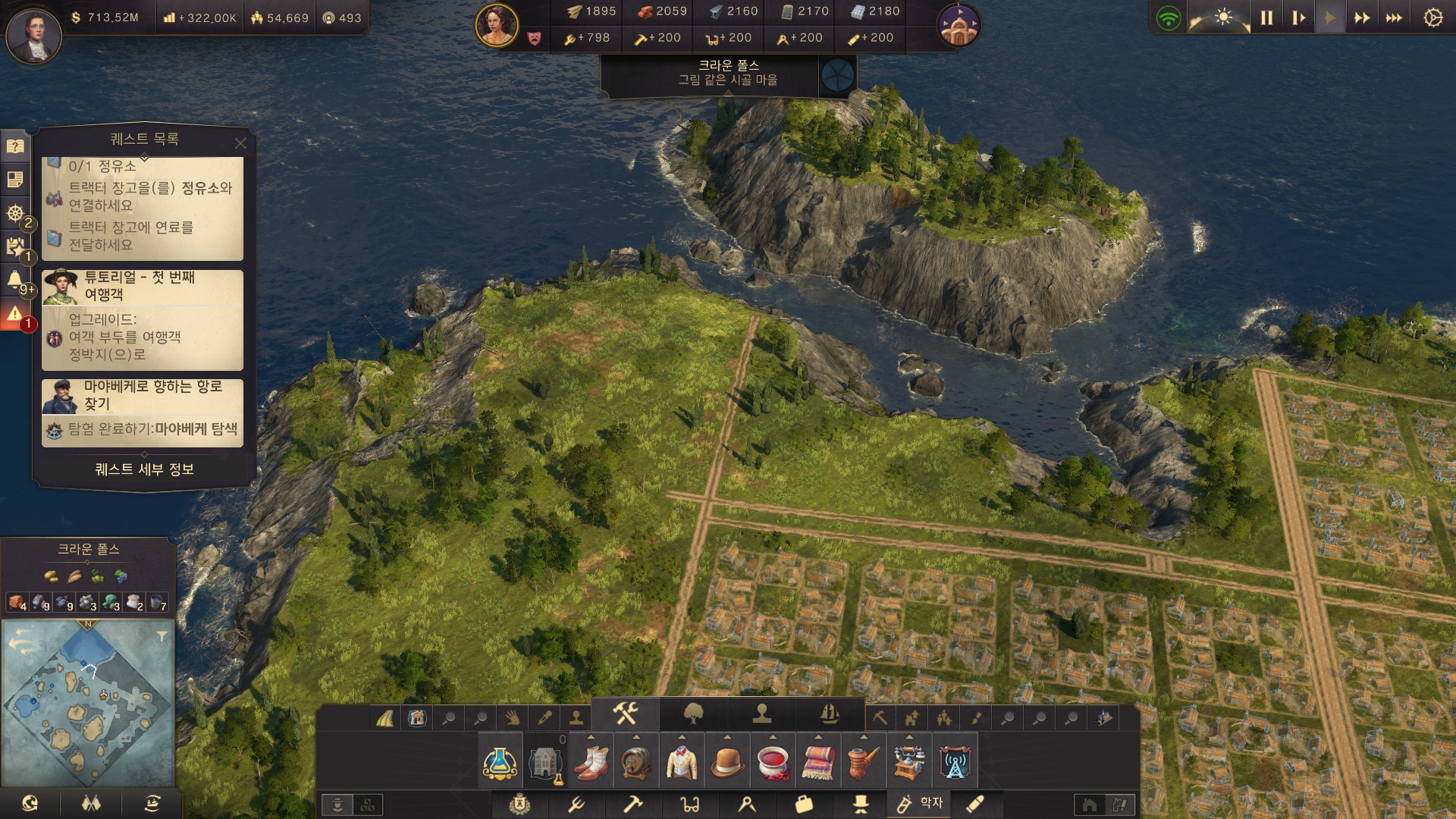
Task: Open the red warning alerts tab
Action: 14,314
